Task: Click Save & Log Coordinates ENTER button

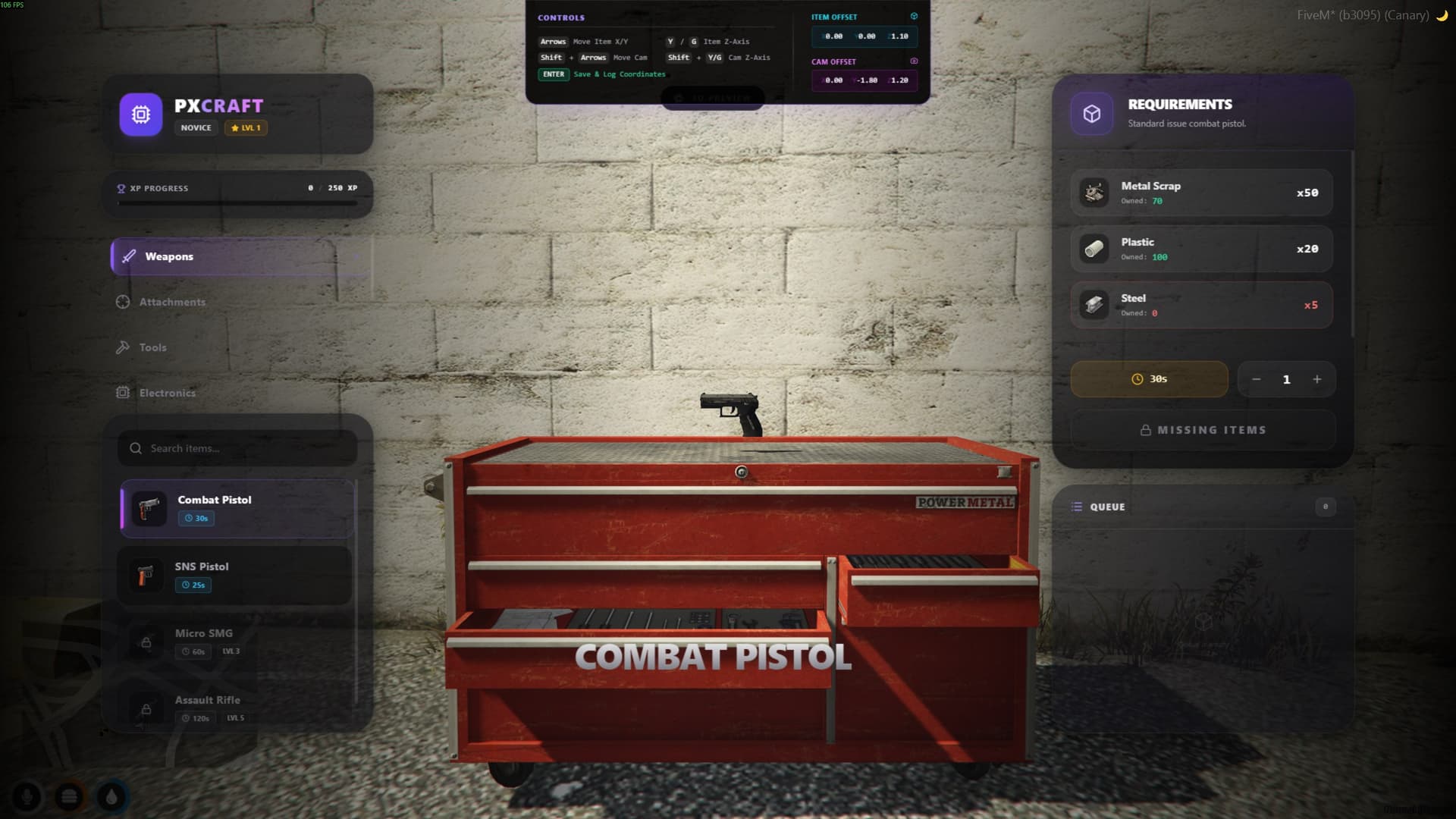Action: (x=554, y=74)
